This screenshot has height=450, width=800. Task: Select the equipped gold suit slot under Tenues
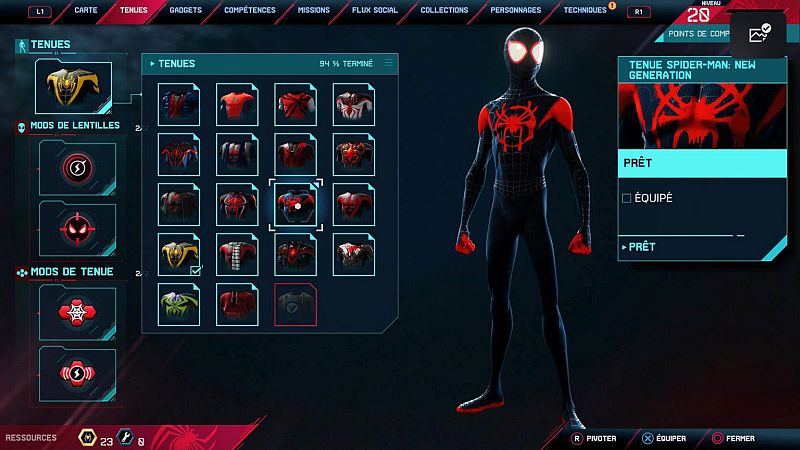73,86
